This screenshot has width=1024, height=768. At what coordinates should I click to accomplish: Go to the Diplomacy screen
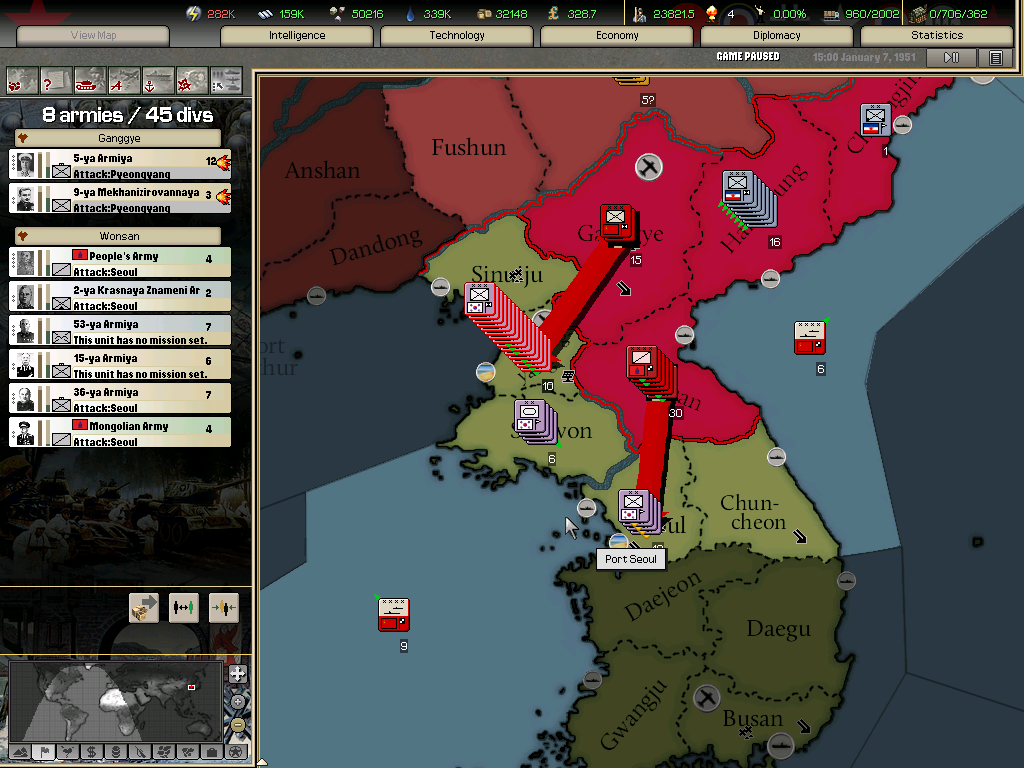click(777, 35)
